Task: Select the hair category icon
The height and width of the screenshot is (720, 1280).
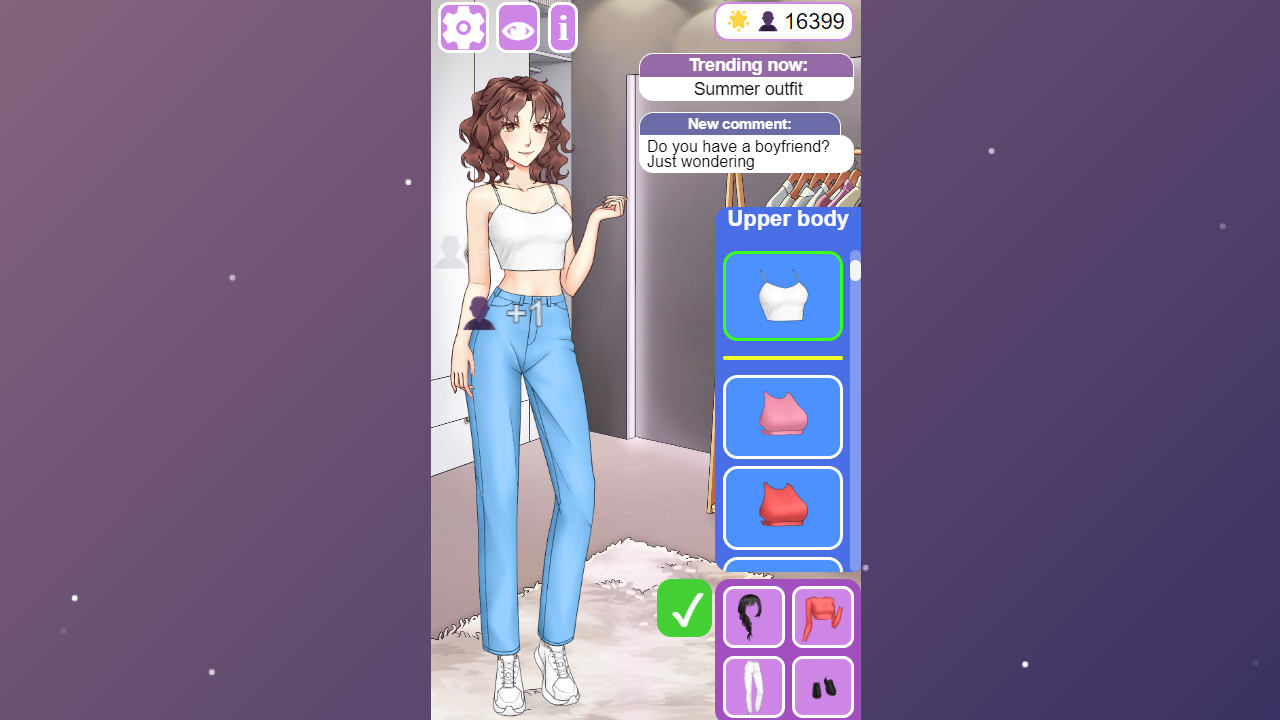Action: (x=752, y=616)
